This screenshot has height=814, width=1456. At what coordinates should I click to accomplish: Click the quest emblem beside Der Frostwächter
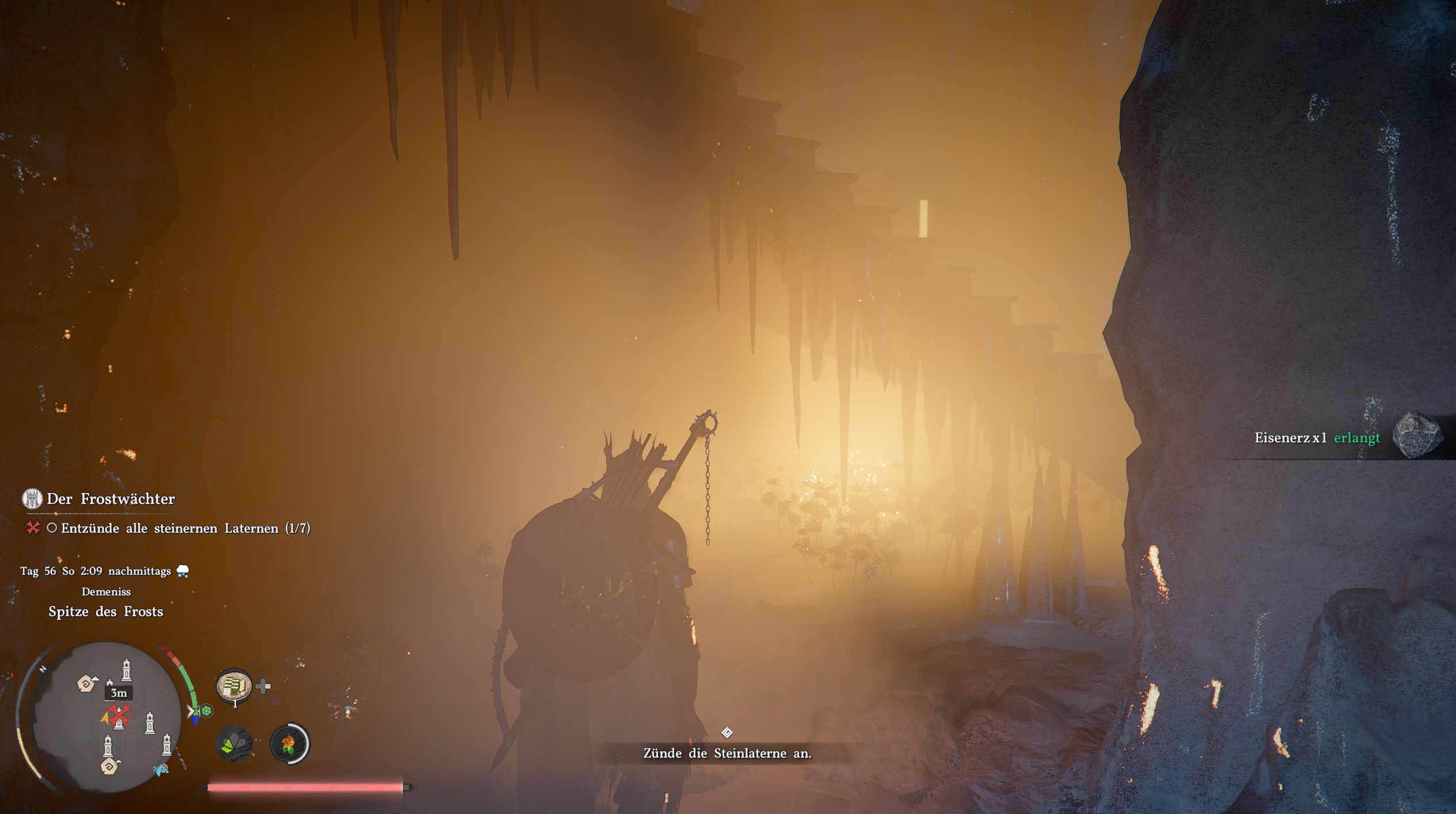pyautogui.click(x=32, y=499)
